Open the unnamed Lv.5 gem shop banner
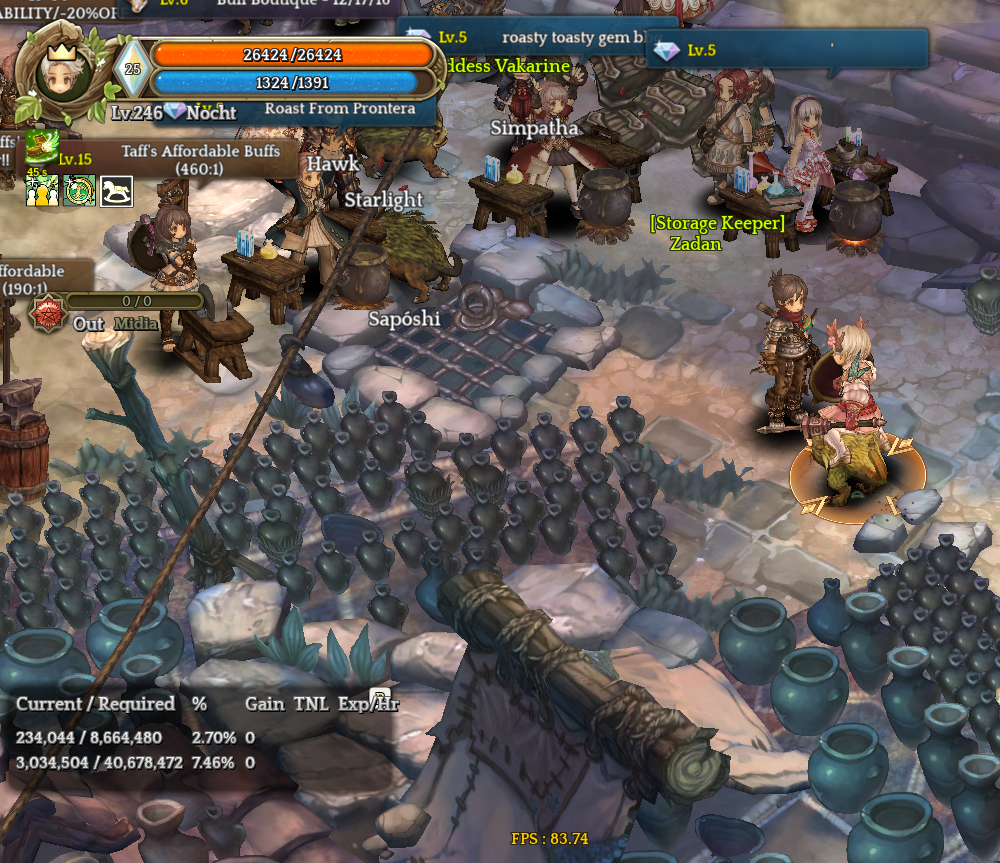 coord(788,49)
